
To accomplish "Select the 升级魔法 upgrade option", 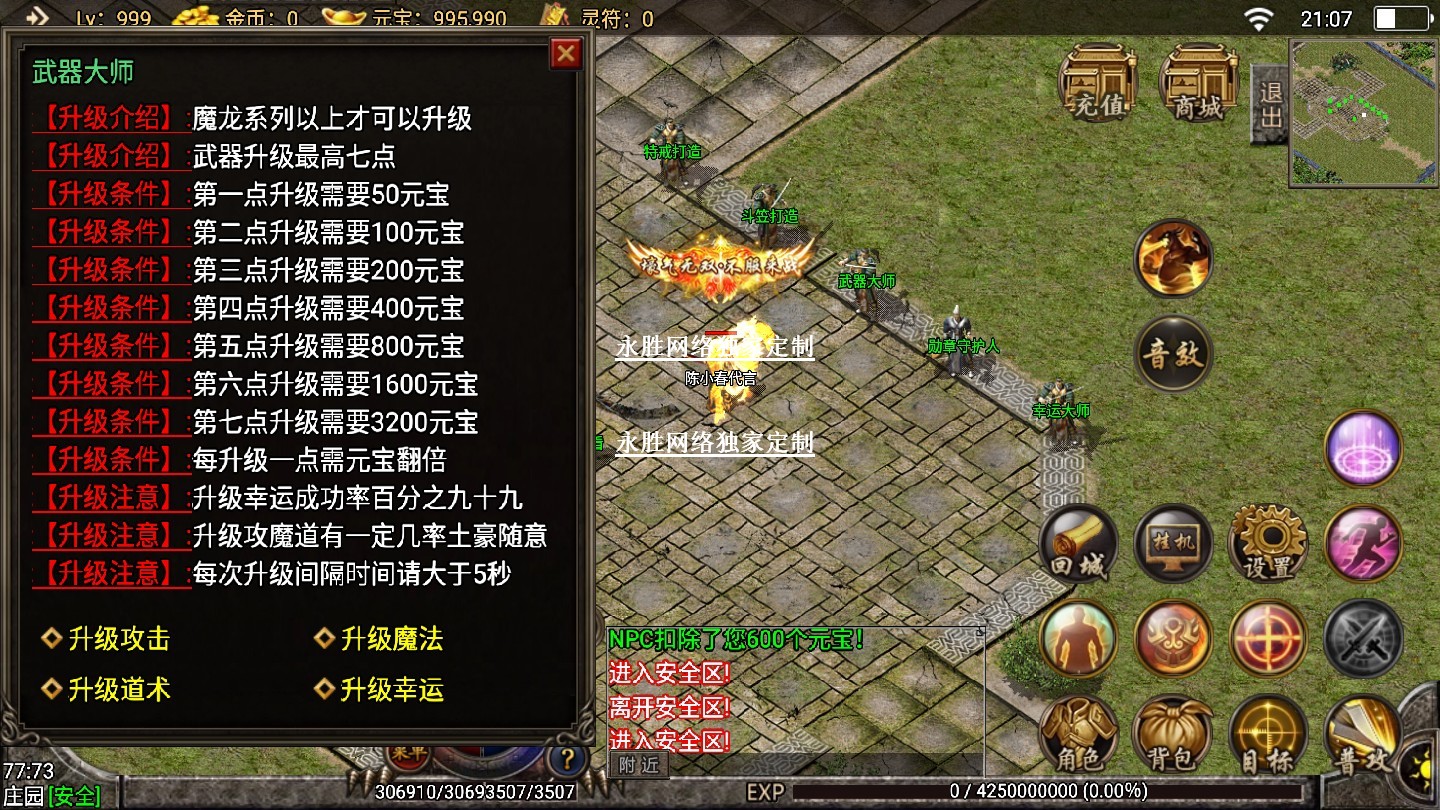I will click(391, 639).
